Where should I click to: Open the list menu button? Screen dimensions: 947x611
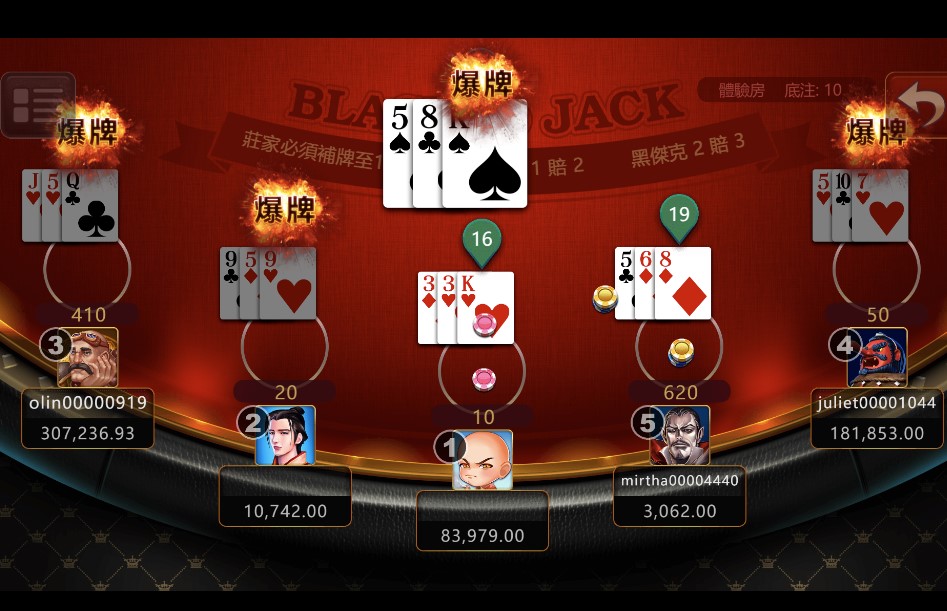click(x=37, y=105)
